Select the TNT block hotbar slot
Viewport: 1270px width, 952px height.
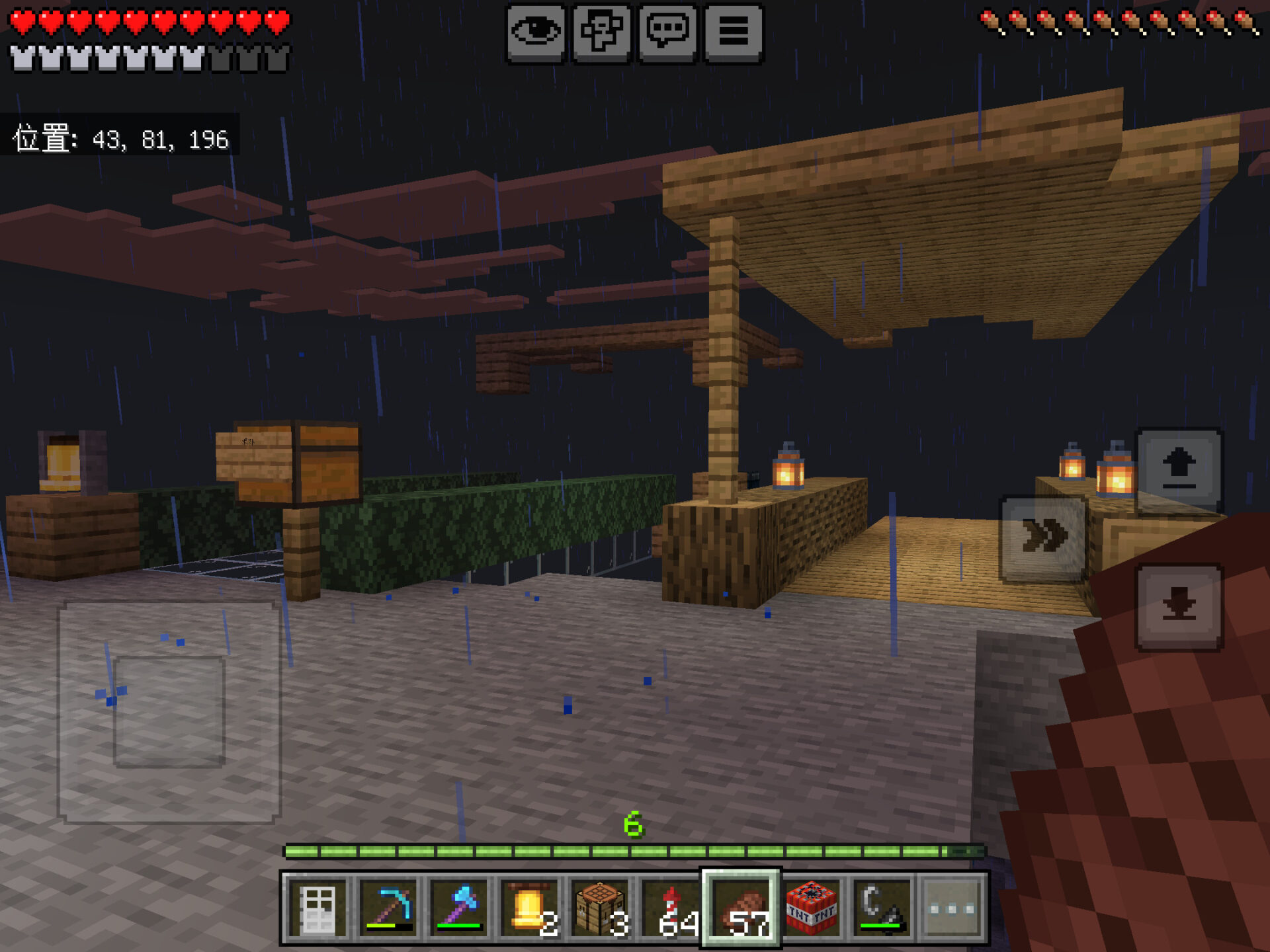pos(812,909)
